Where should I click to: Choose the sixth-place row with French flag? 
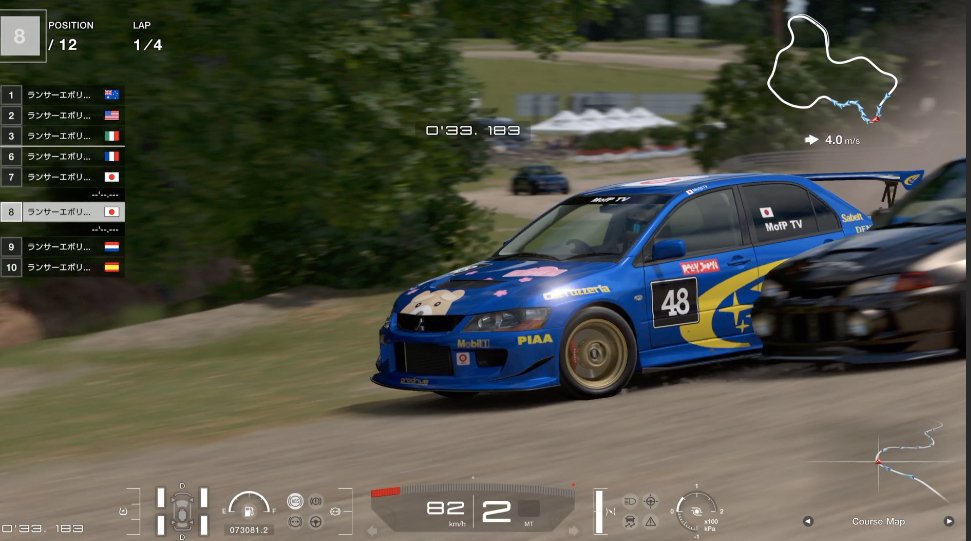(62, 156)
